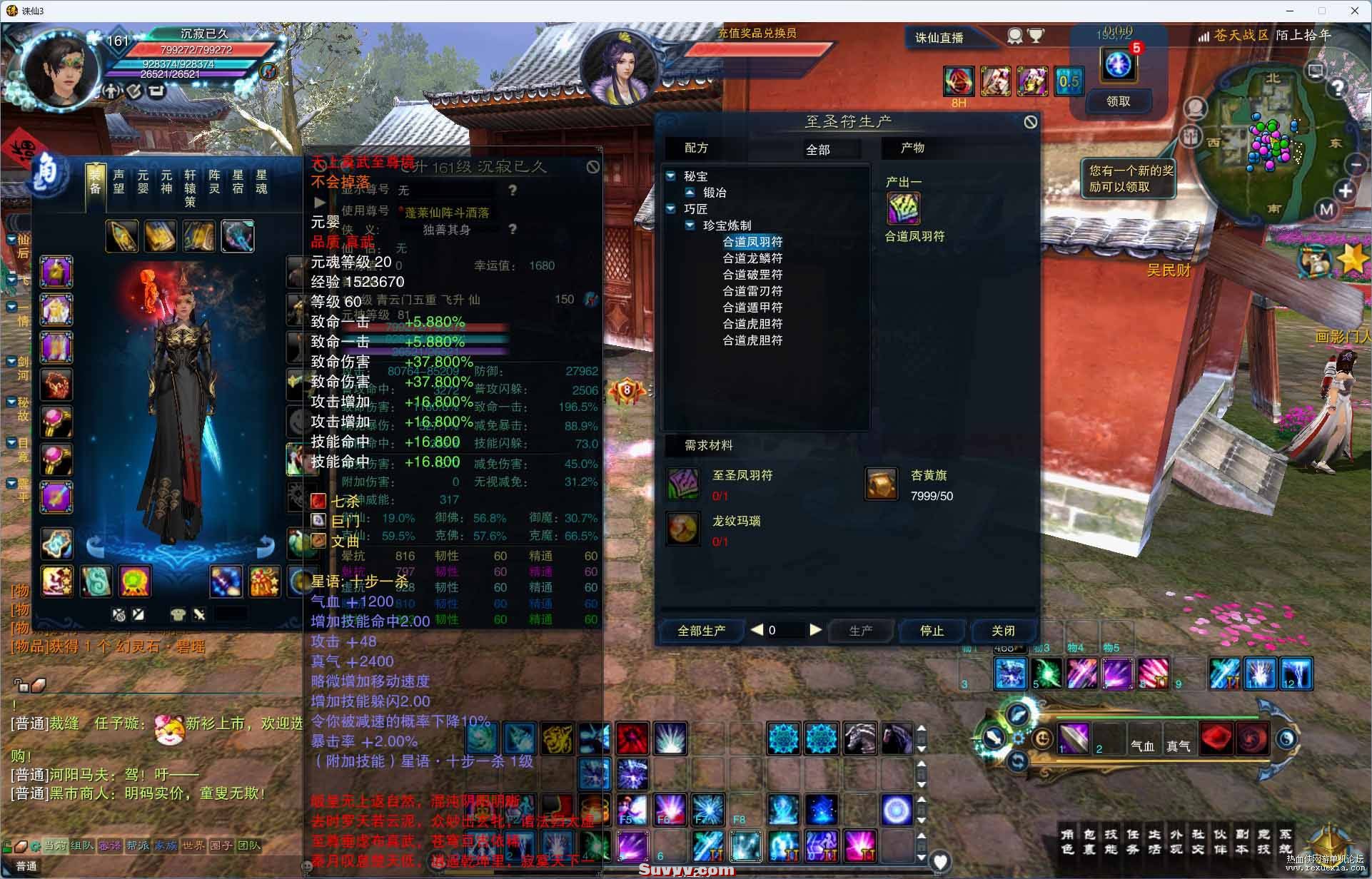Click the 龙纹玛瑙 material icon
Screen dimensions: 1372x879
click(x=682, y=529)
